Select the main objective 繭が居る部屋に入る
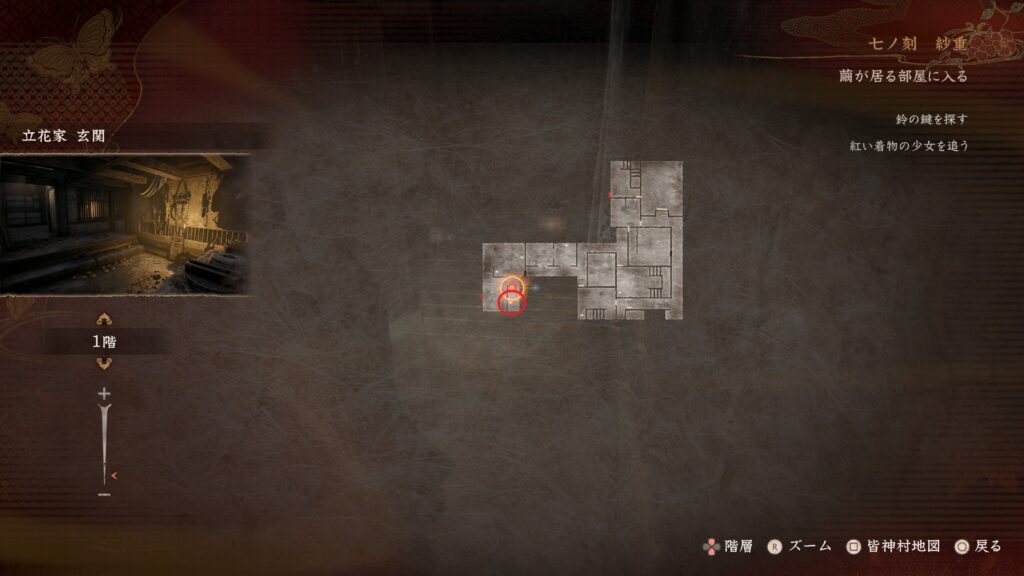Viewport: 1024px width, 576px height. 903,76
